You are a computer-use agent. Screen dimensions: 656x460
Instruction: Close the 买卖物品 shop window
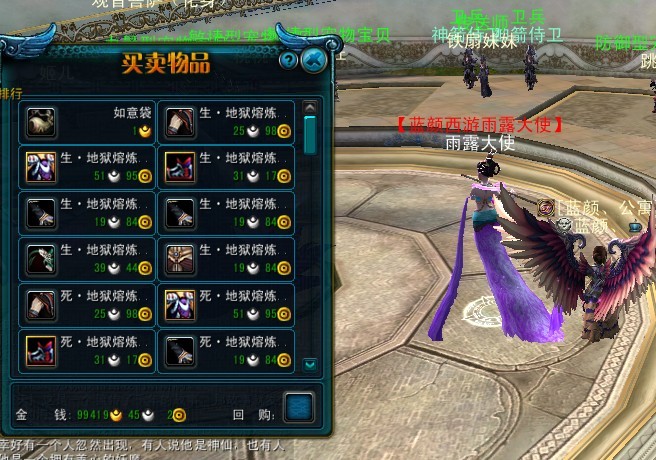point(314,60)
